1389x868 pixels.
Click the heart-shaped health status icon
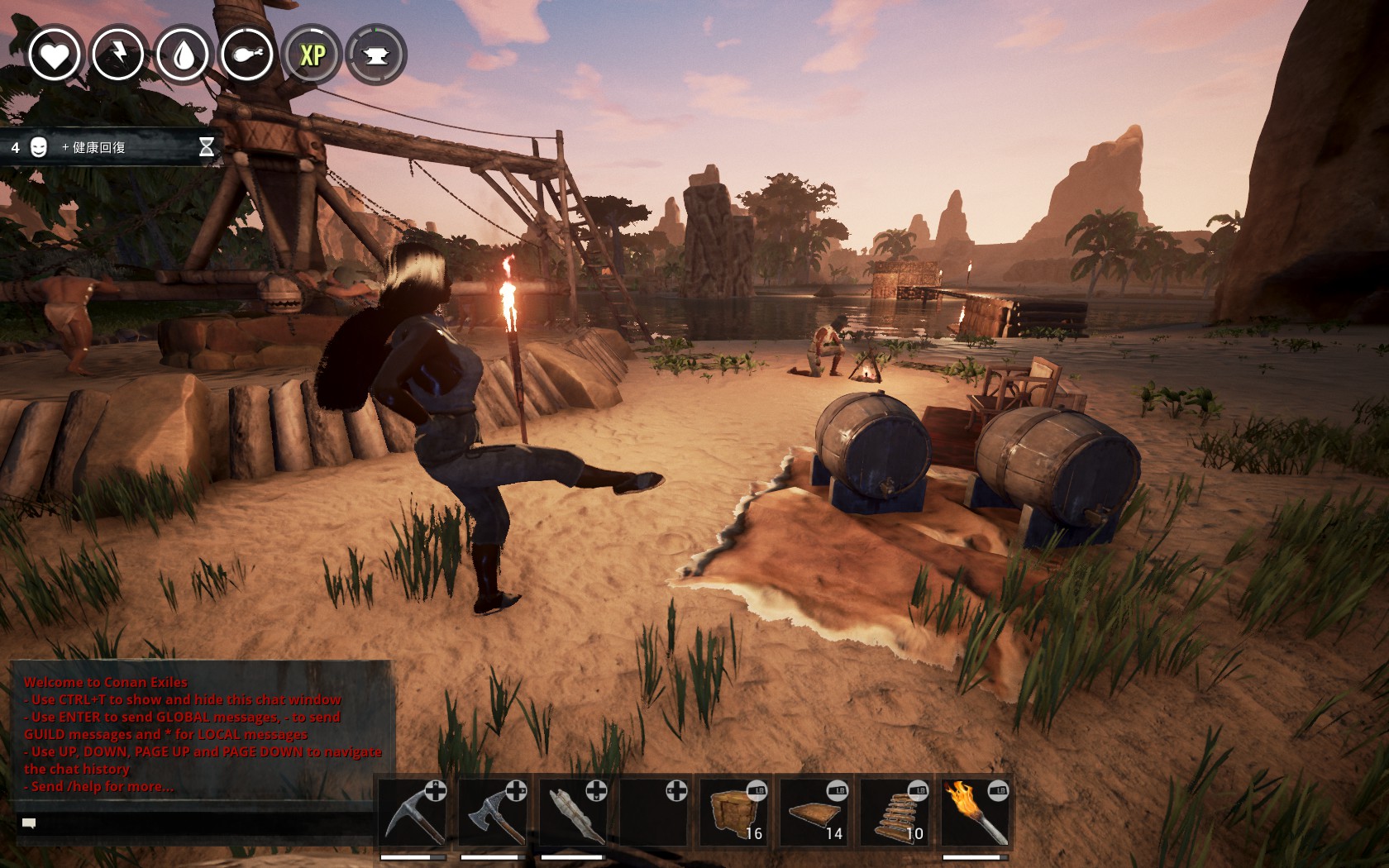click(55, 55)
